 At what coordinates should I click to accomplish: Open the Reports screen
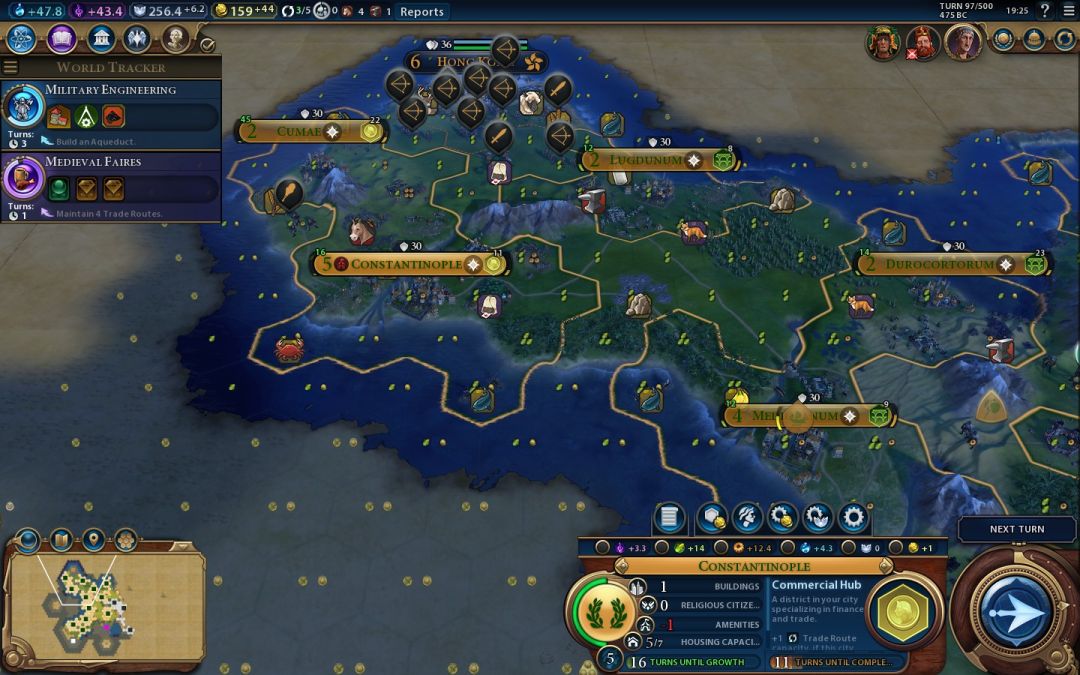(x=421, y=12)
